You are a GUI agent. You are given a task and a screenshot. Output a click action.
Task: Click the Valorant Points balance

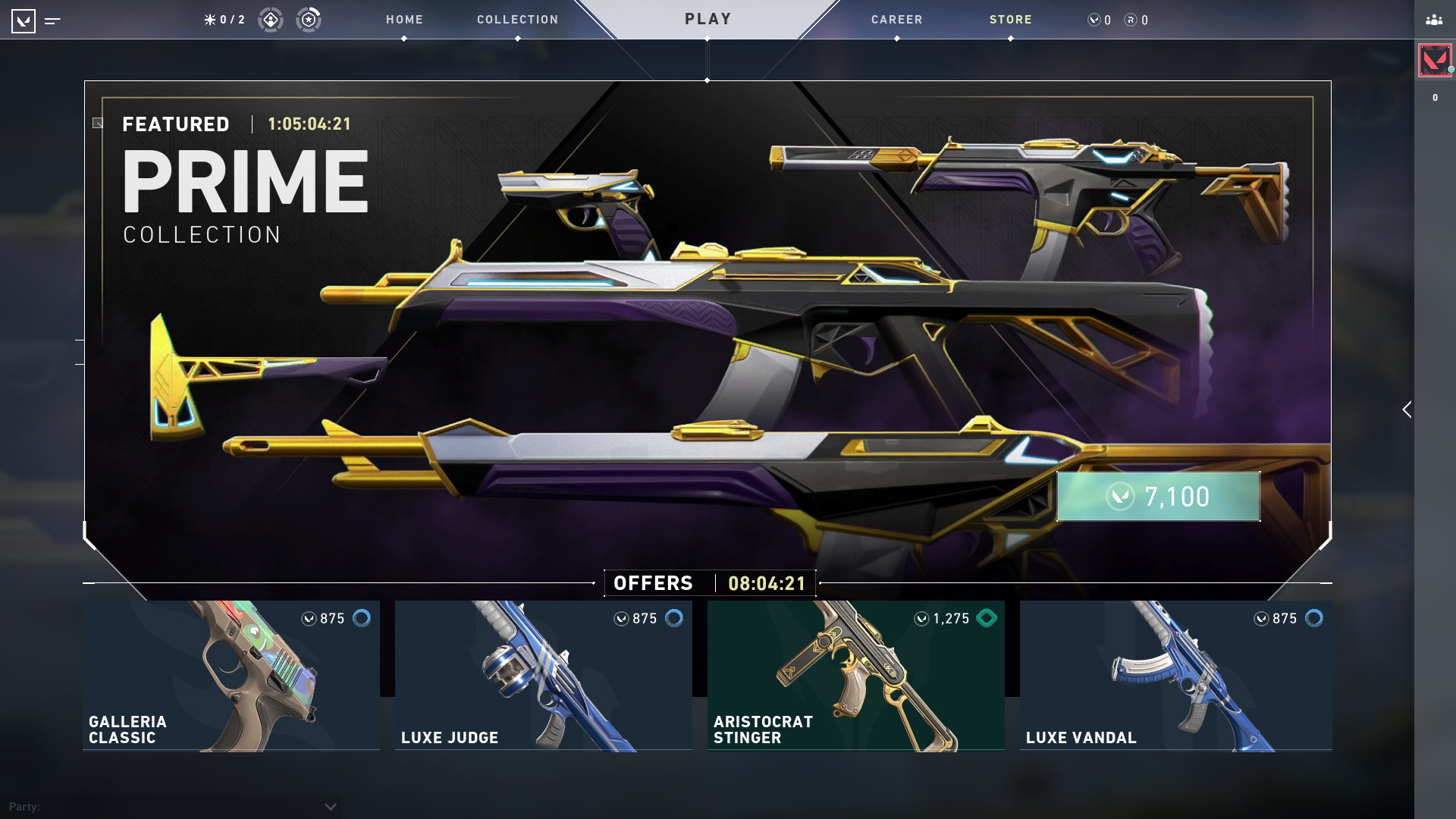1100,20
